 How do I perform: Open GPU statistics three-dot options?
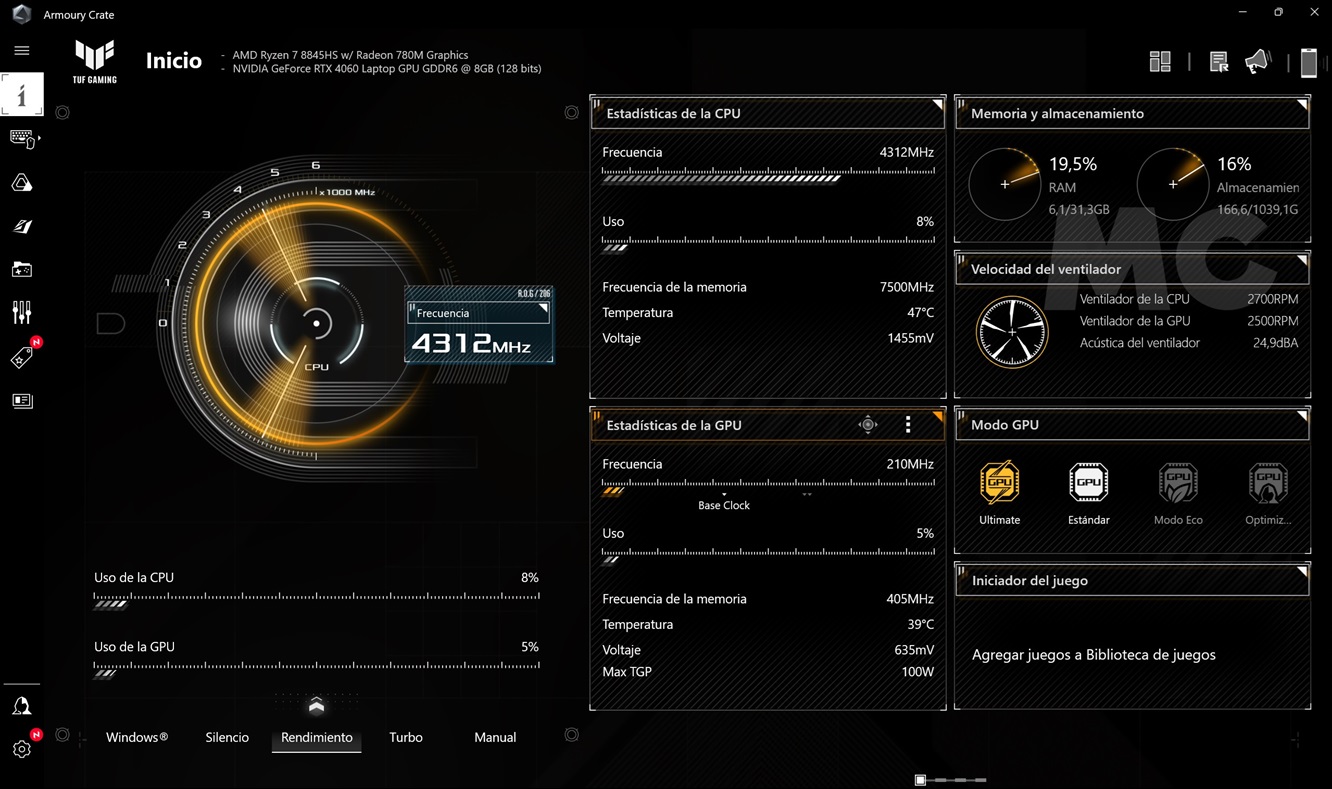point(908,425)
